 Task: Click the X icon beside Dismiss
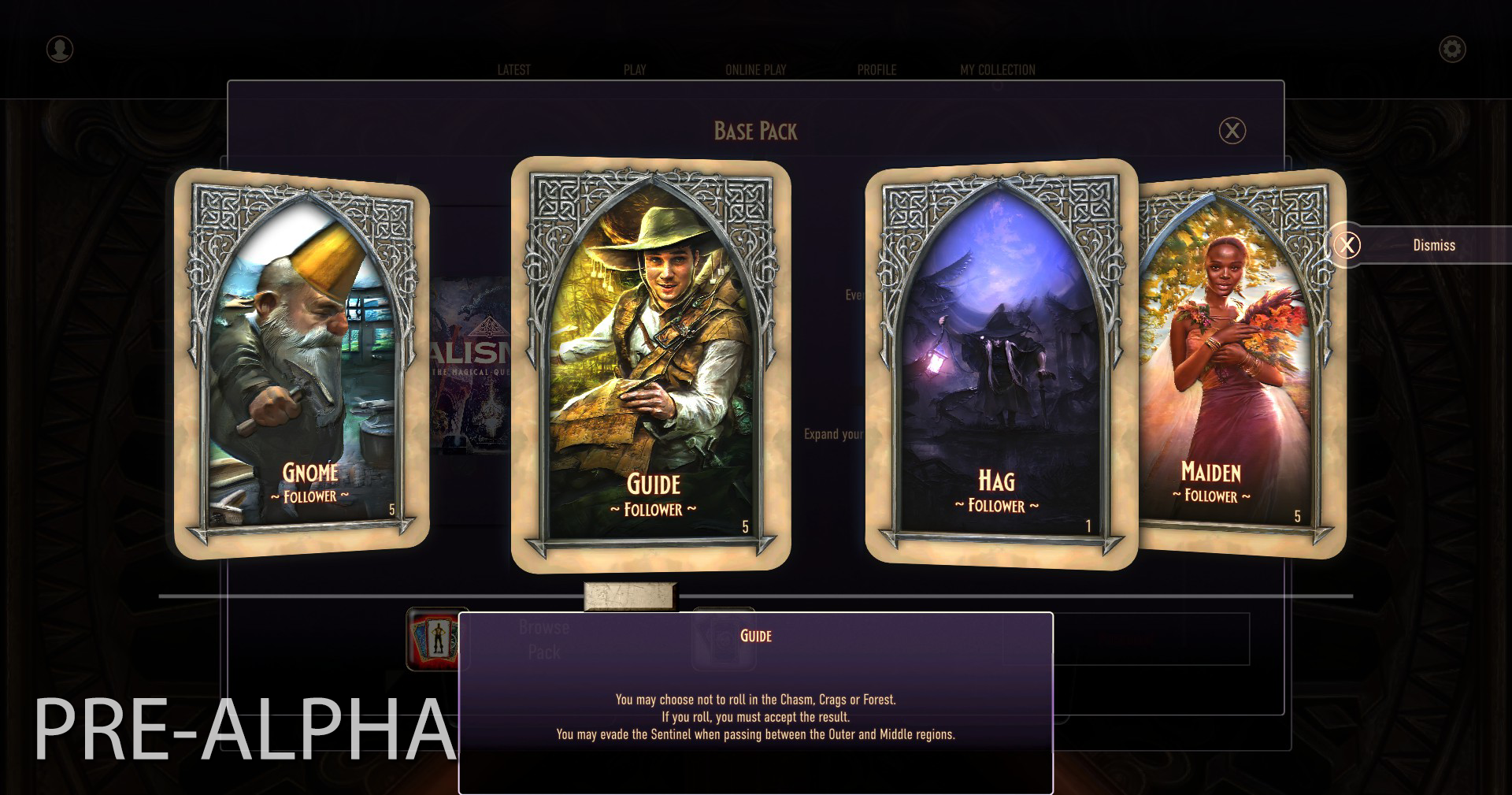point(1348,245)
